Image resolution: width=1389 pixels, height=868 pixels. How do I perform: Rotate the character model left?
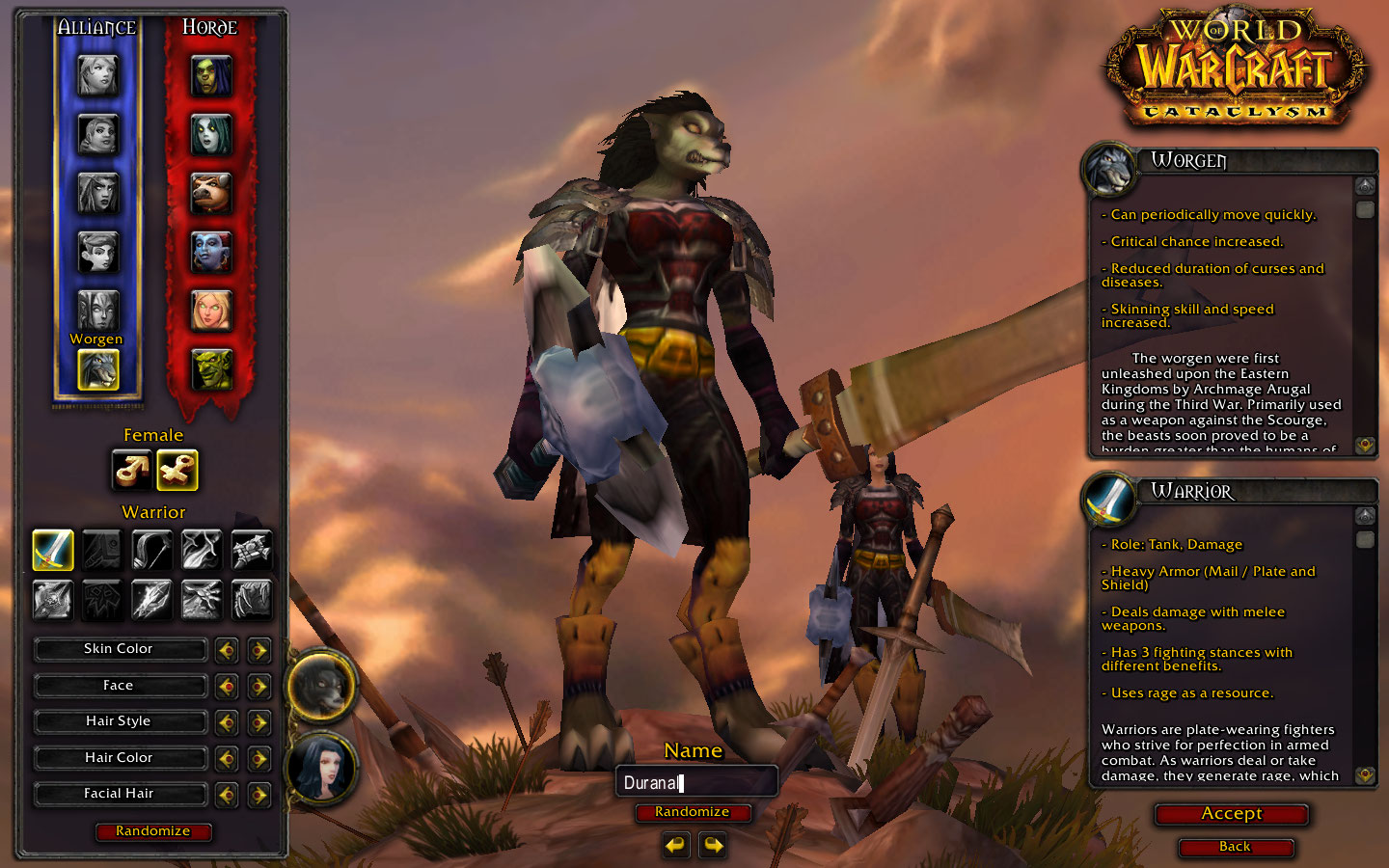point(676,846)
